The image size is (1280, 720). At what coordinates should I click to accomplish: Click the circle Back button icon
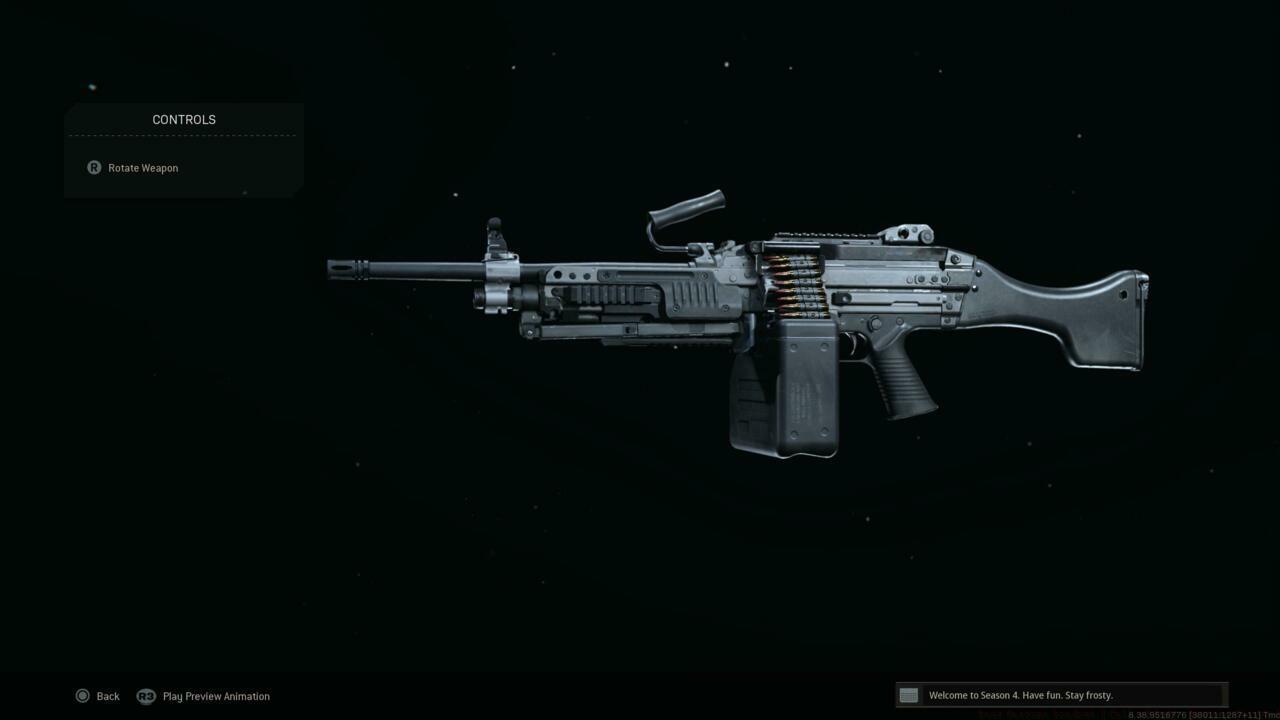[83, 696]
